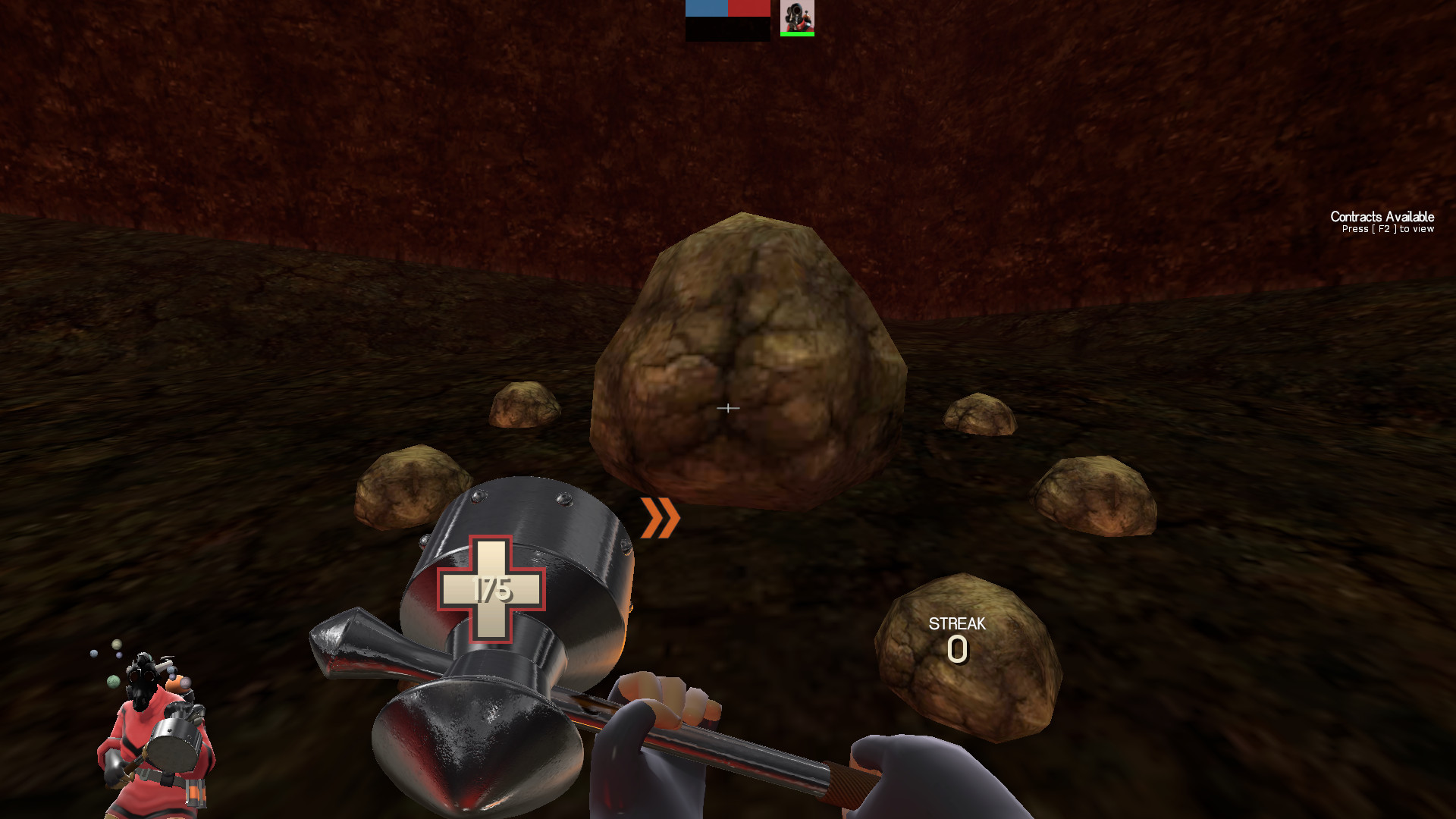Image resolution: width=1456 pixels, height=819 pixels.
Task: Toggle the BLU team score bar
Action: (x=705, y=9)
